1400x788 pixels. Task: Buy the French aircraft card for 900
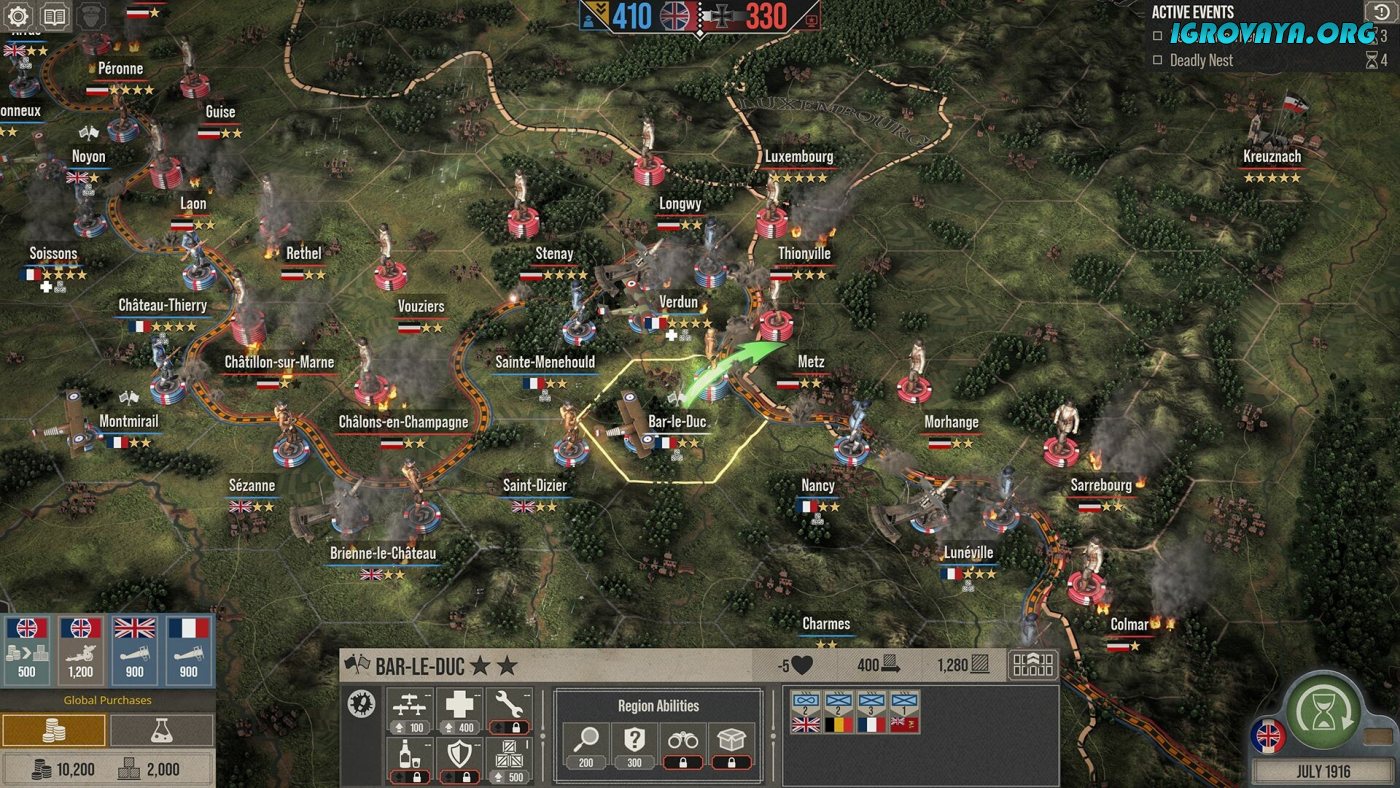pos(188,649)
